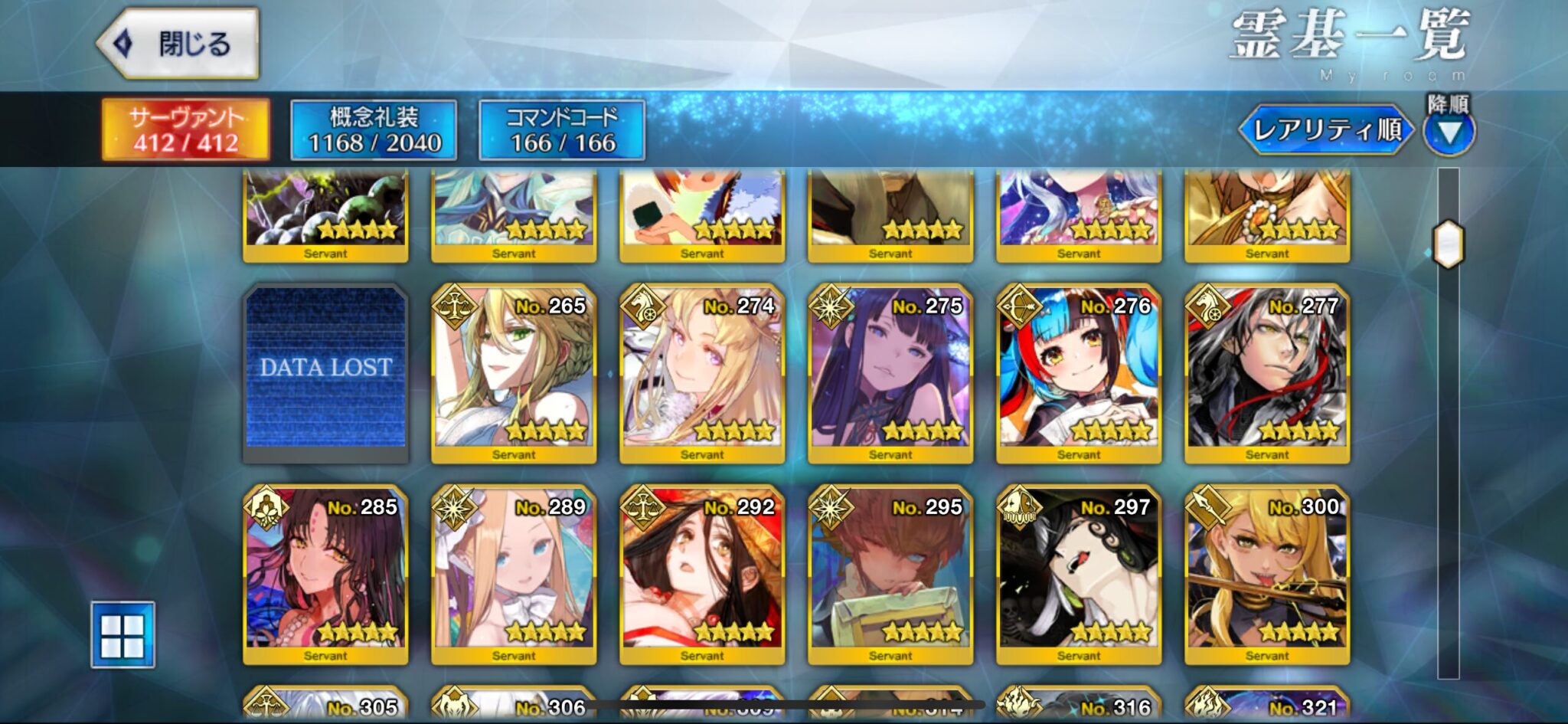Screen dimensions: 1568x724
Task: Close the spirit origin list with 閉じる
Action: (178, 44)
